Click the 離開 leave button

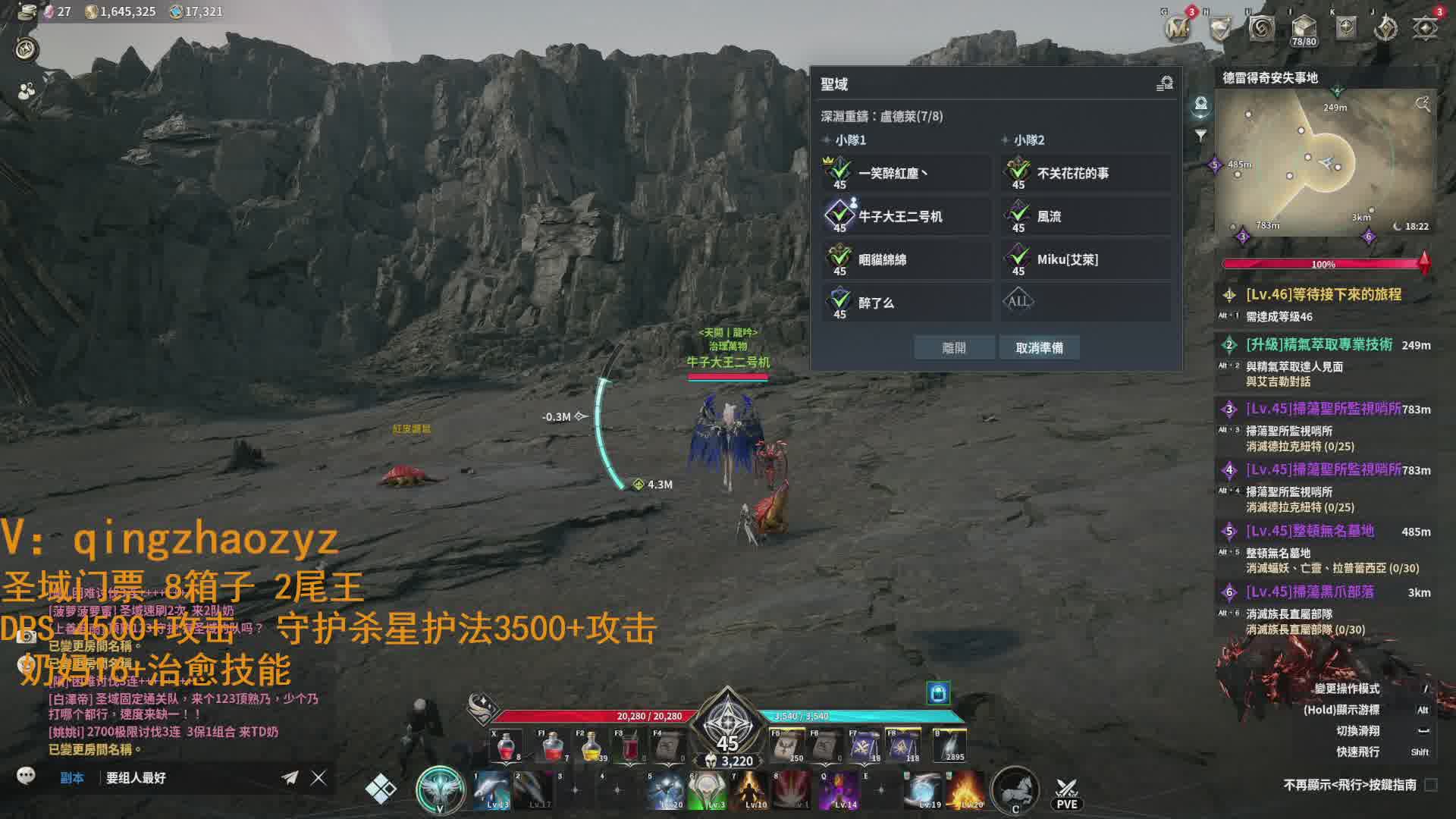[954, 348]
